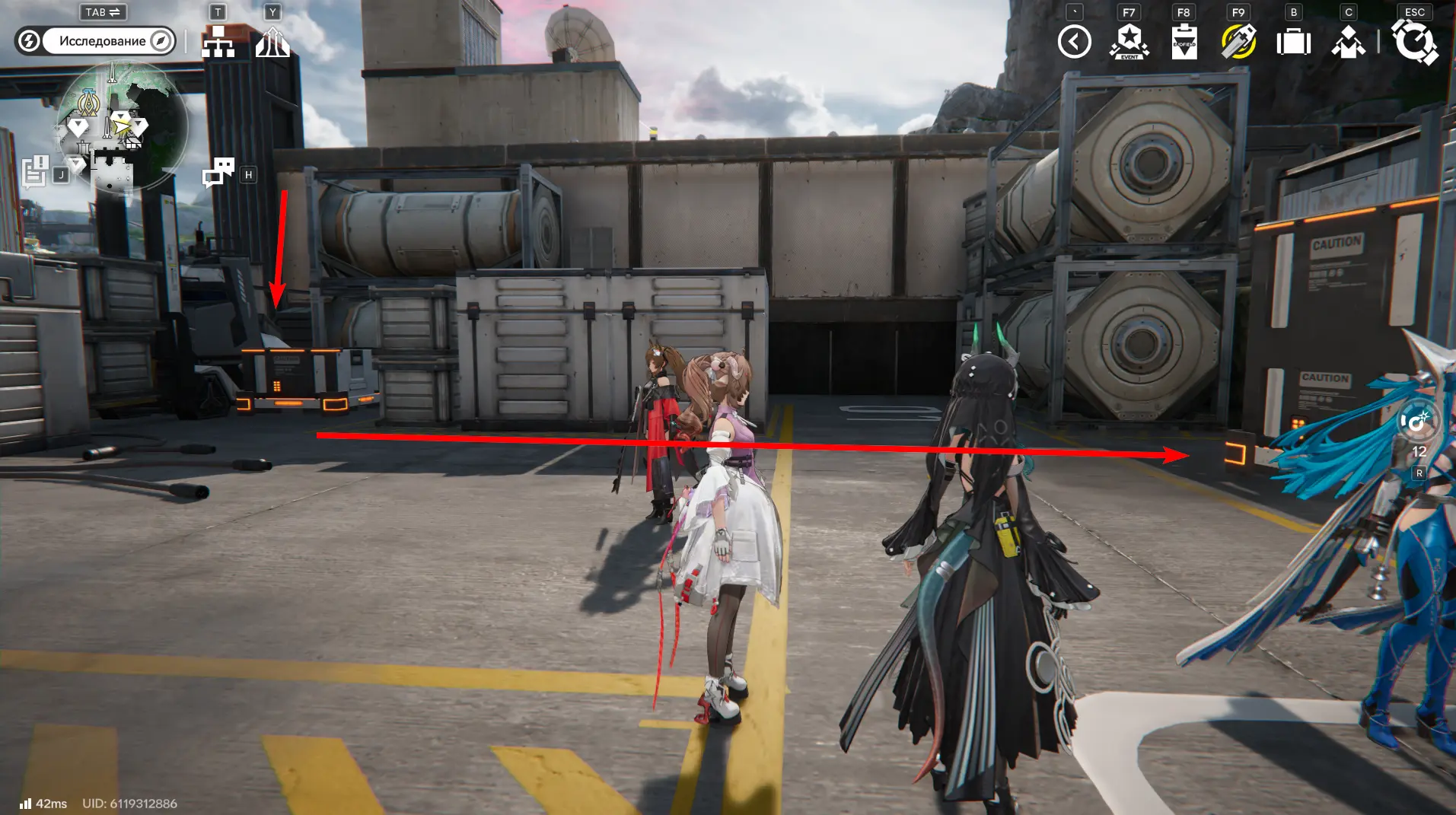The height and width of the screenshot is (815, 1456).
Task: Open the circular minimap
Action: click(122, 126)
